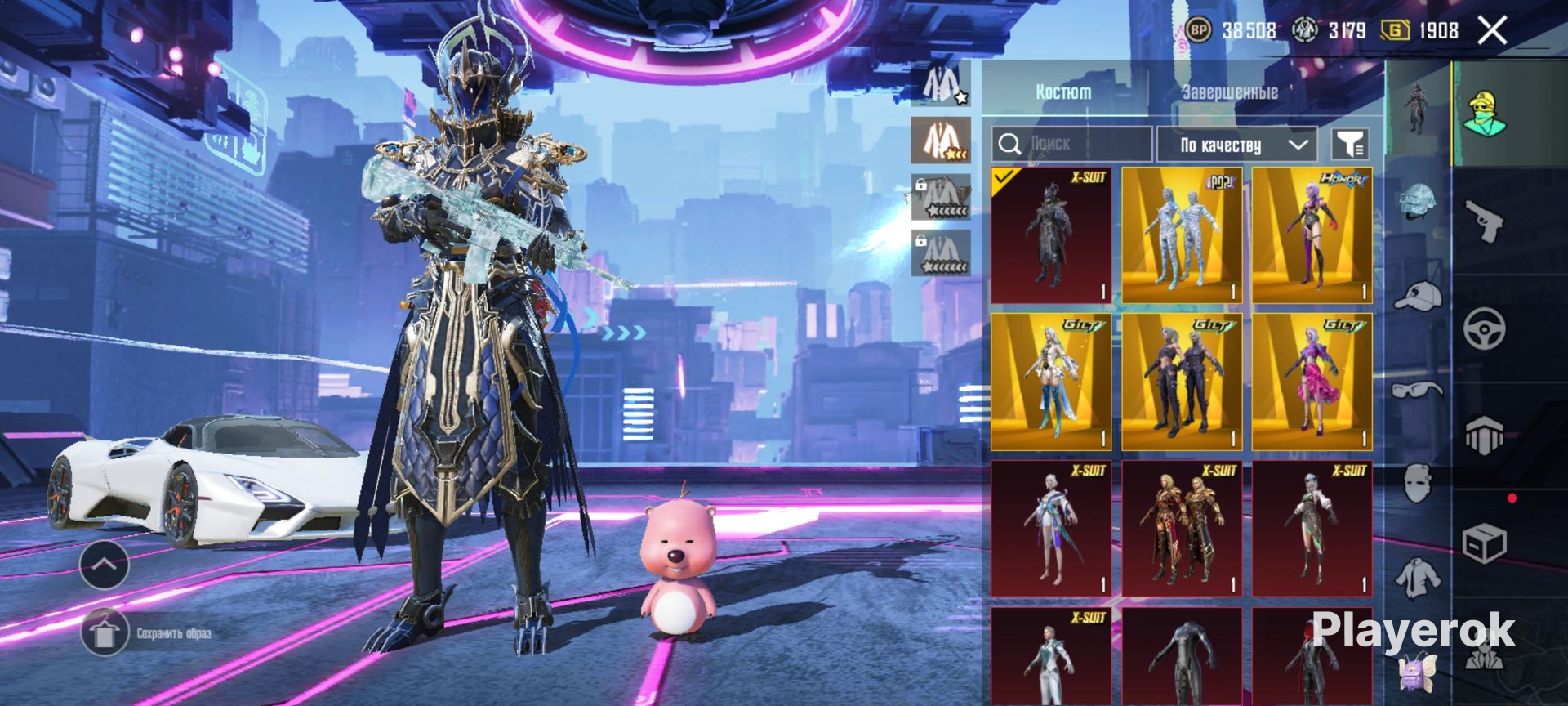
Task: Open the crate box category
Action: point(1484,543)
